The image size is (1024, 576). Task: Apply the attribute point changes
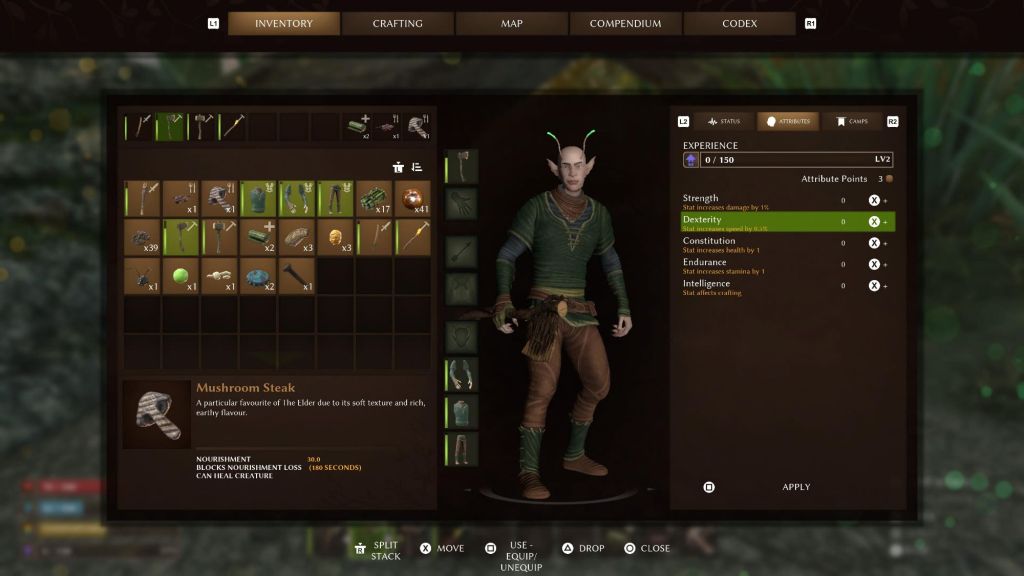(796, 487)
